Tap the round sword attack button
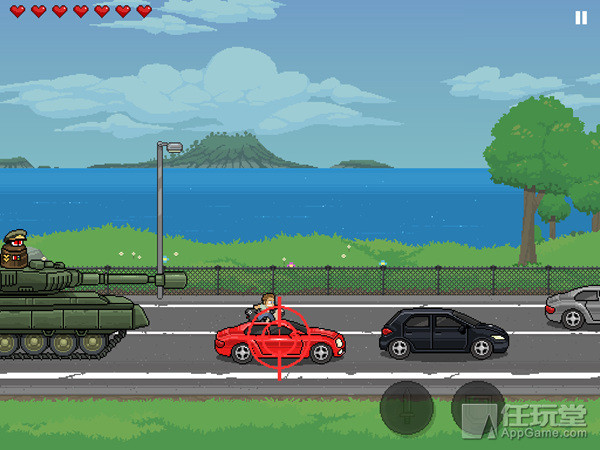The image size is (600, 450). tap(406, 408)
